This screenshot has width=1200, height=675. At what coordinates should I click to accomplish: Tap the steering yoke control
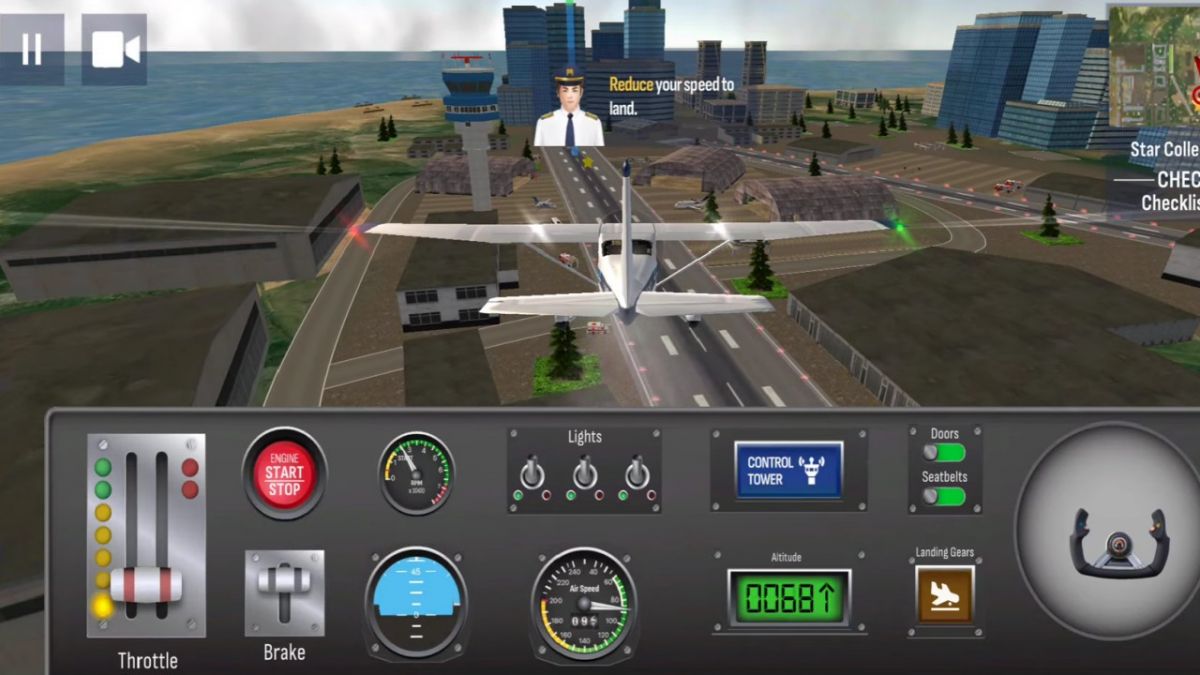(1118, 542)
